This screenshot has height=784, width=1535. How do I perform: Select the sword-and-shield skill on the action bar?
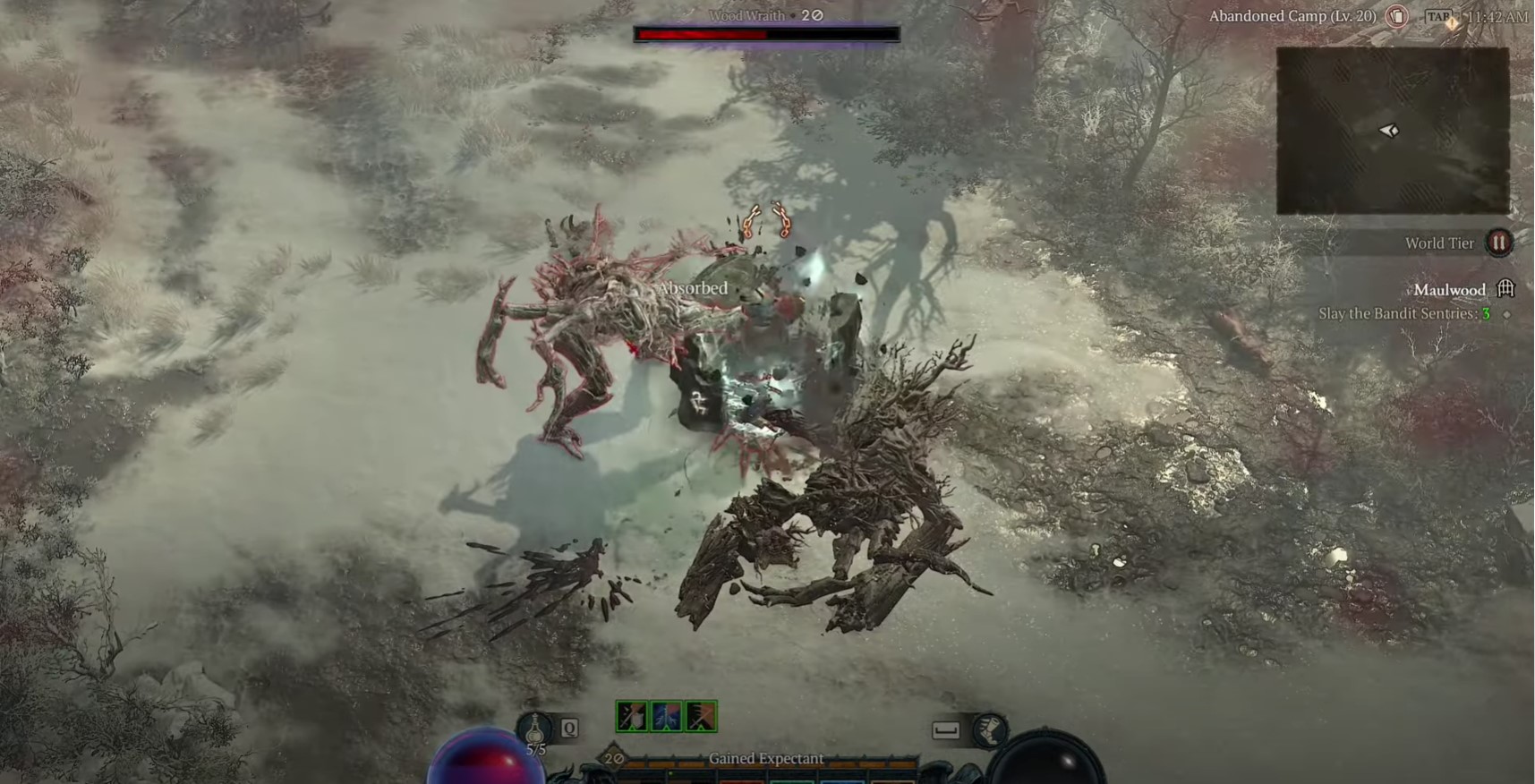pos(632,716)
